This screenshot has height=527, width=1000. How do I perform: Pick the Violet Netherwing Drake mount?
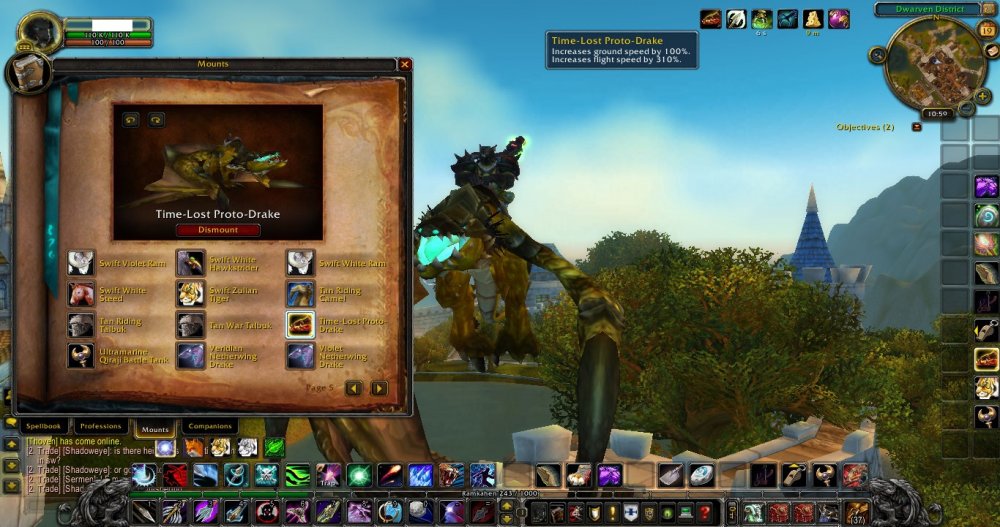click(x=300, y=356)
